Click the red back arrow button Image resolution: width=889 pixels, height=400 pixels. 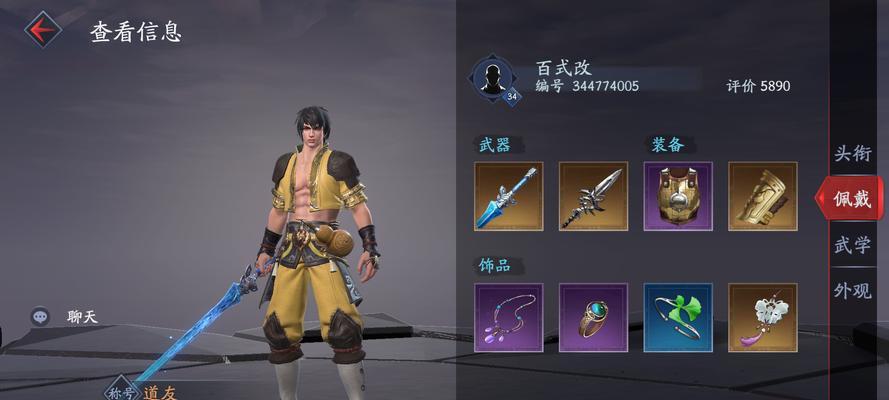tap(42, 30)
